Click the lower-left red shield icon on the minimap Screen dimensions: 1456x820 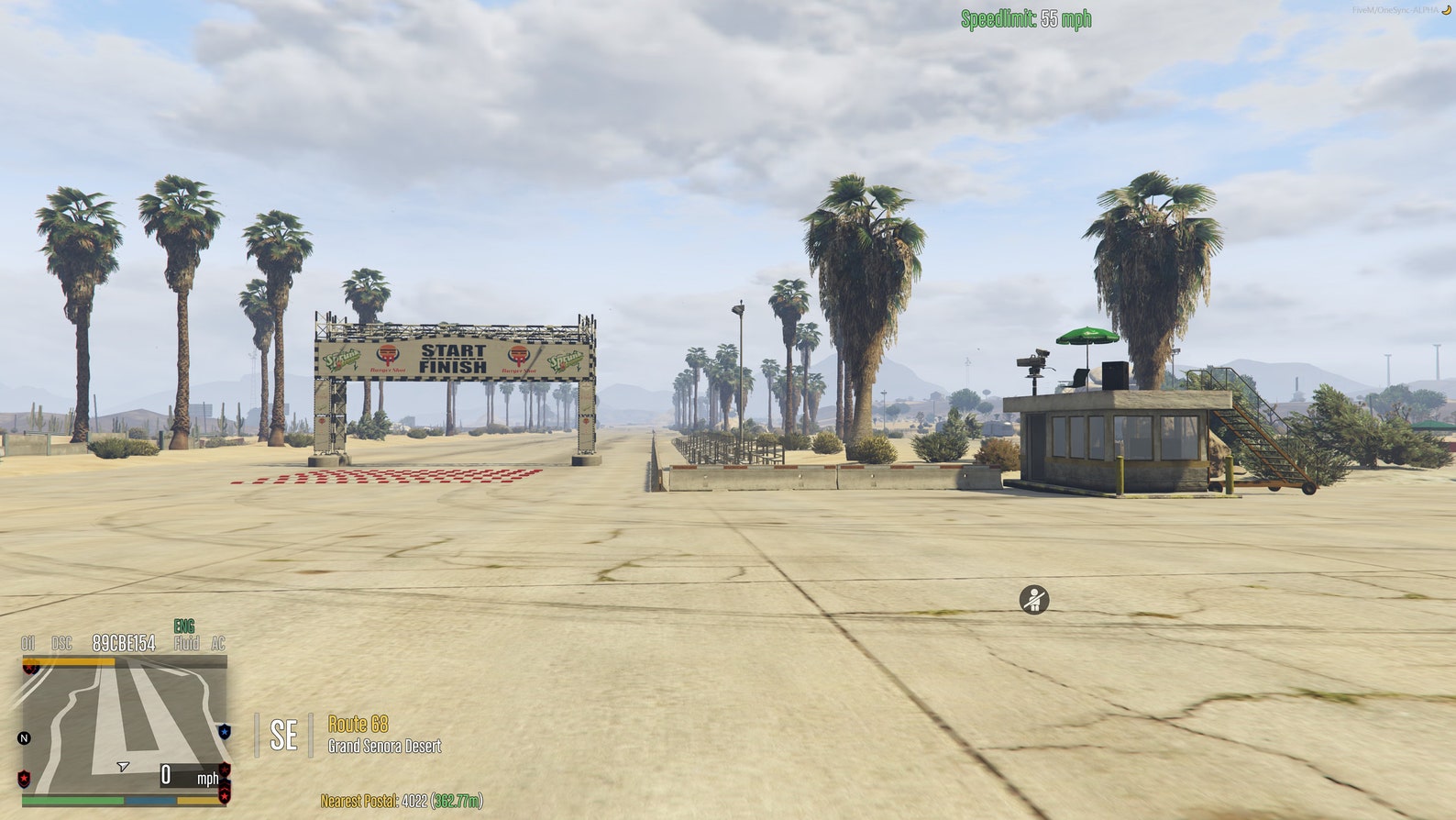(23, 778)
